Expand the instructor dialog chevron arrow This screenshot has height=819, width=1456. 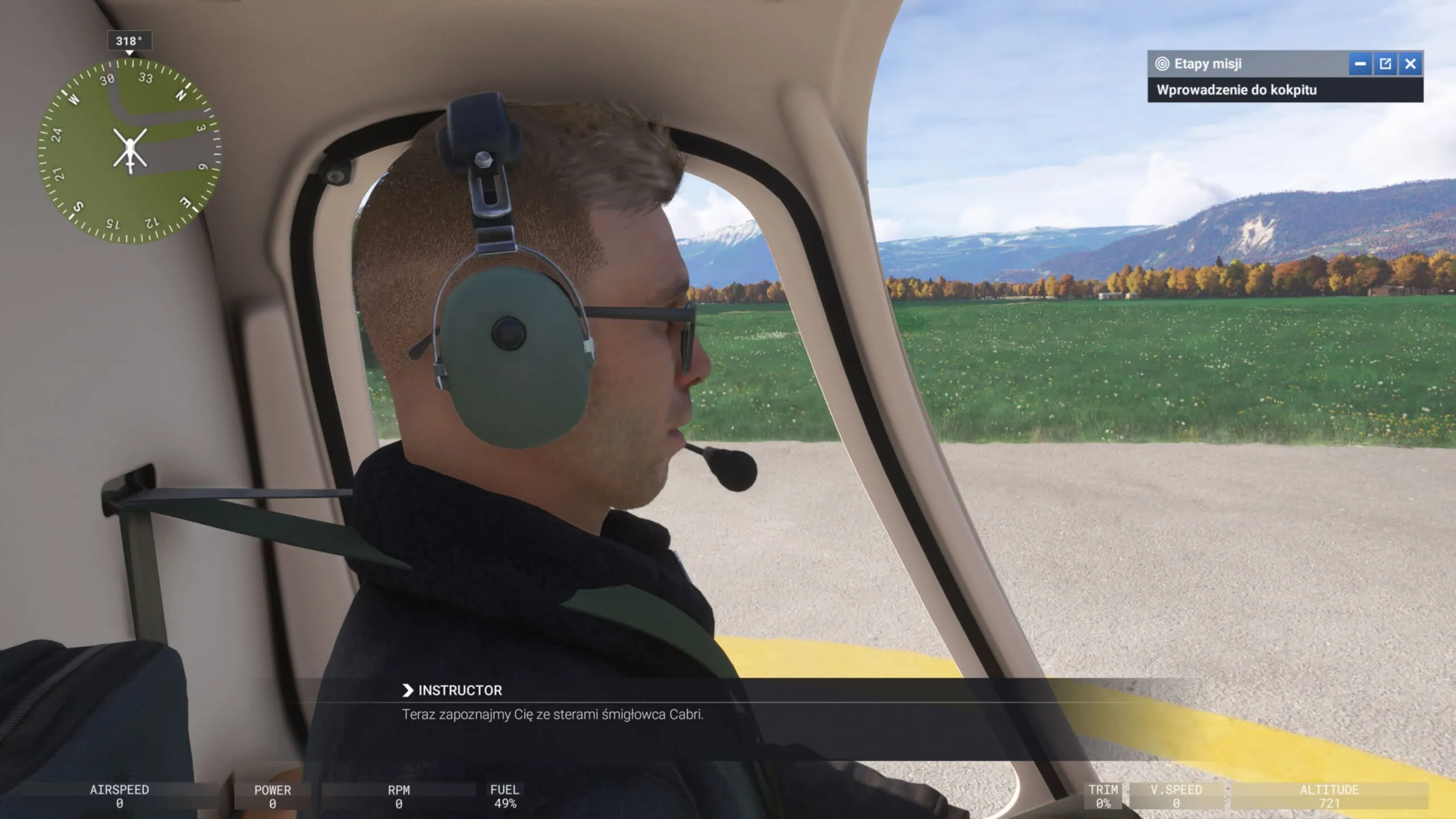[x=408, y=690]
